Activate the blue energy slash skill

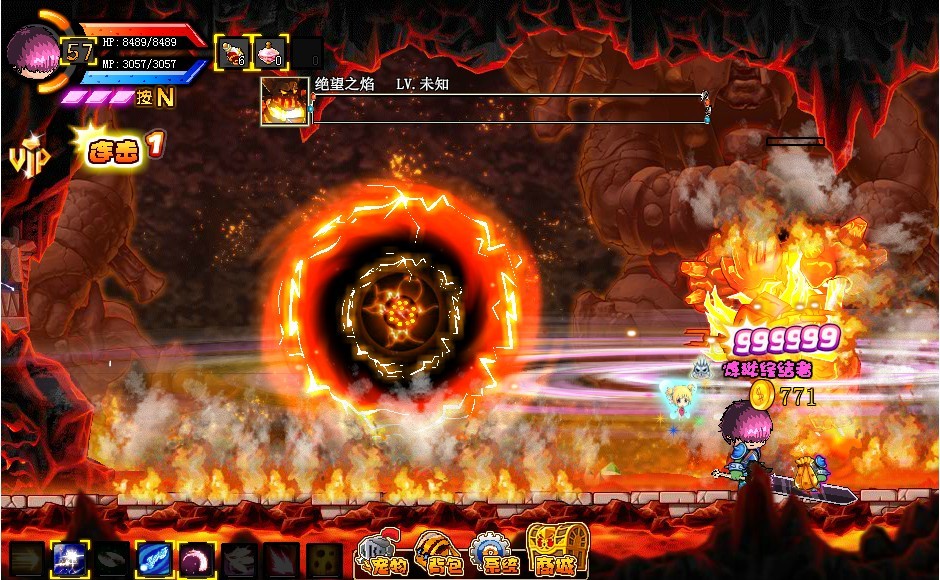pos(153,559)
